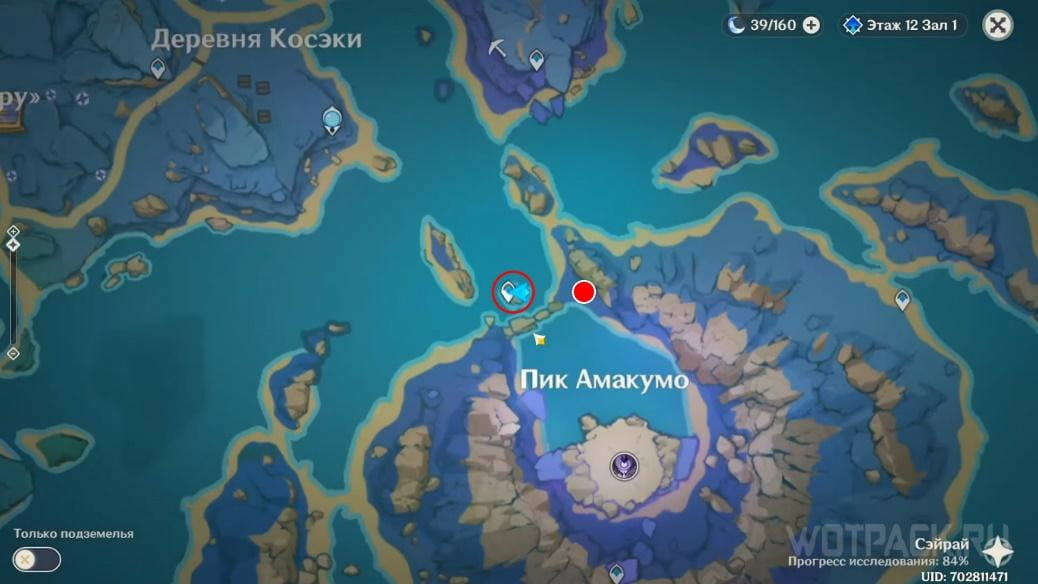Select the pickaxe ore marker

click(x=496, y=47)
